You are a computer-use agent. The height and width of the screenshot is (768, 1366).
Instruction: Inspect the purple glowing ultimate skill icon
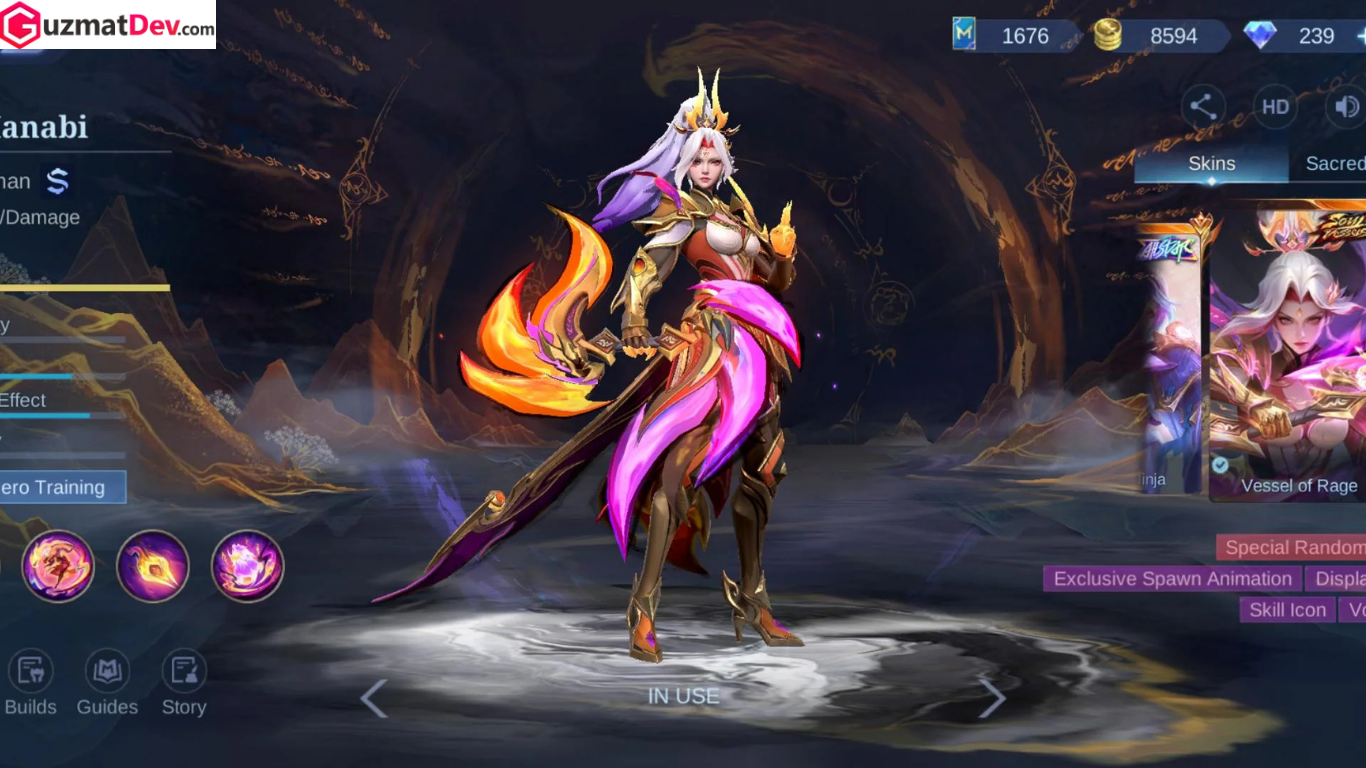click(x=248, y=566)
